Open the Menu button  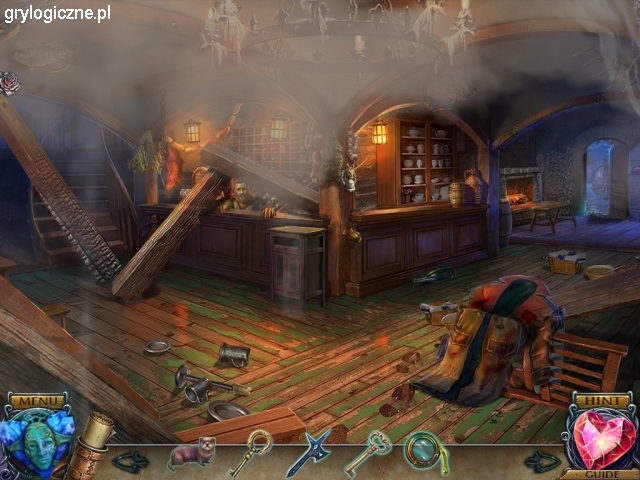coord(36,402)
